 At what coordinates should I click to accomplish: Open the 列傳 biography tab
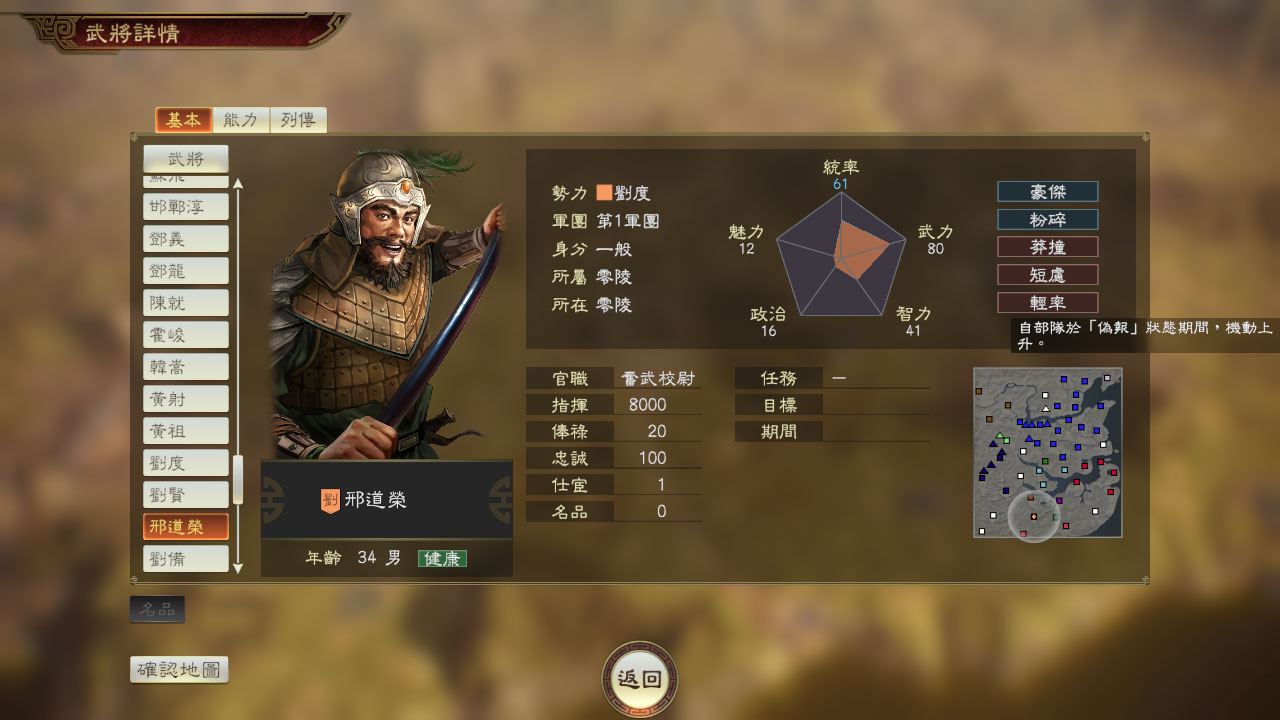coord(298,120)
